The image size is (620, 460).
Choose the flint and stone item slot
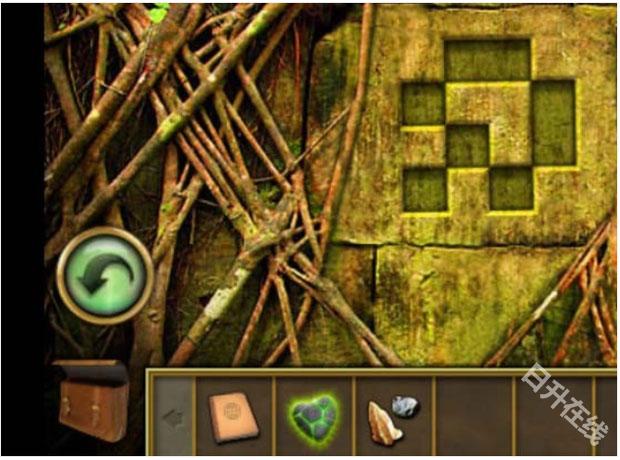click(x=392, y=416)
